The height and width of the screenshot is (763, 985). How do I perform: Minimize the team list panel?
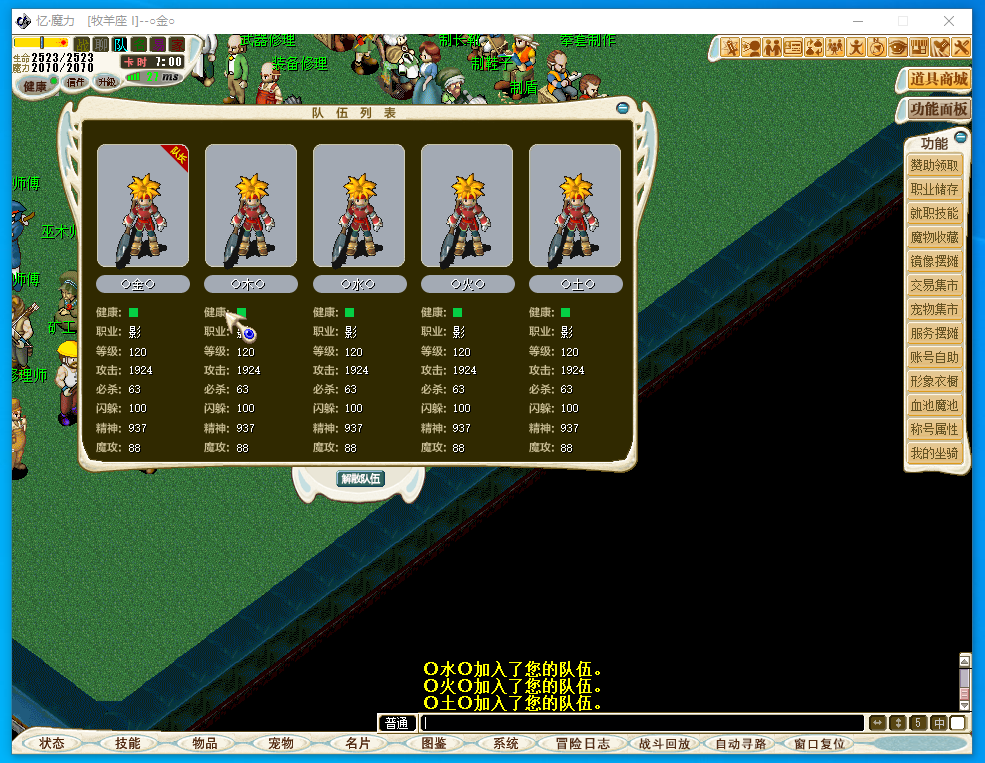pos(623,108)
